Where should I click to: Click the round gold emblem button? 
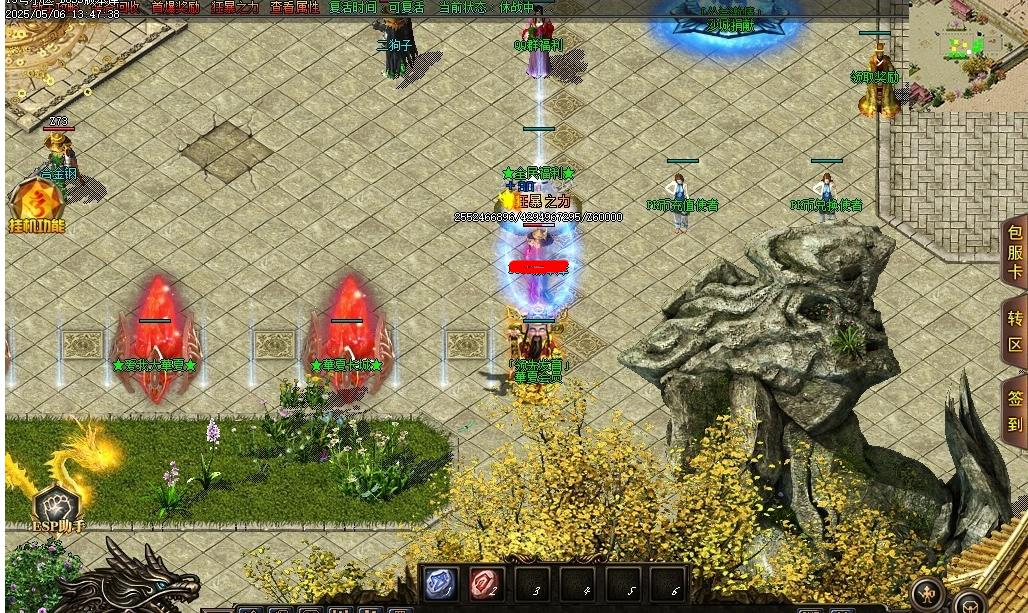click(x=929, y=595)
